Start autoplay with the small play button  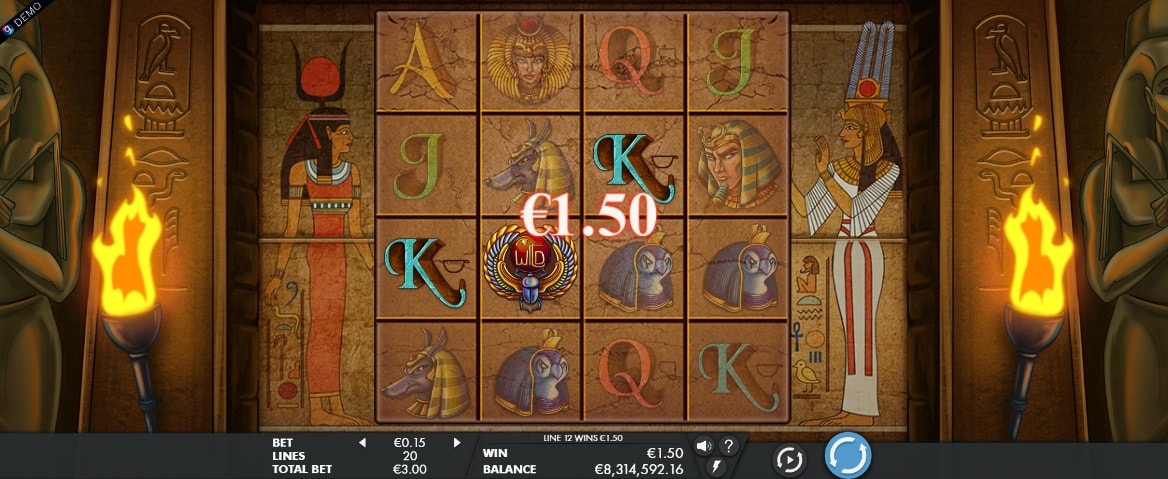point(790,459)
